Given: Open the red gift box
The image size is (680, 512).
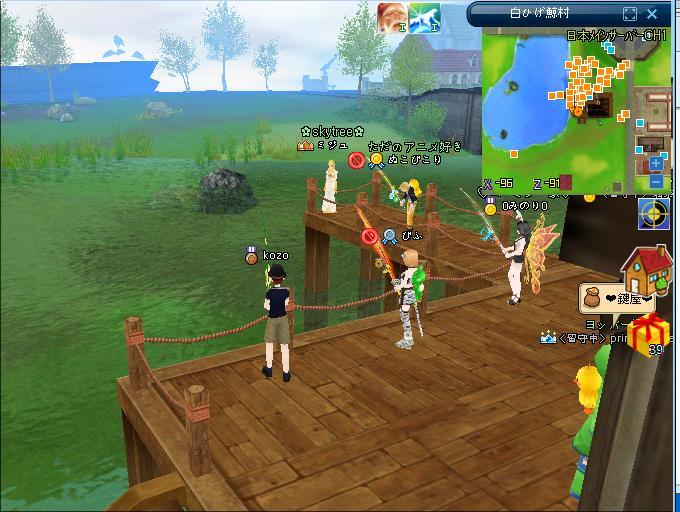Looking at the screenshot, I should coord(651,331).
